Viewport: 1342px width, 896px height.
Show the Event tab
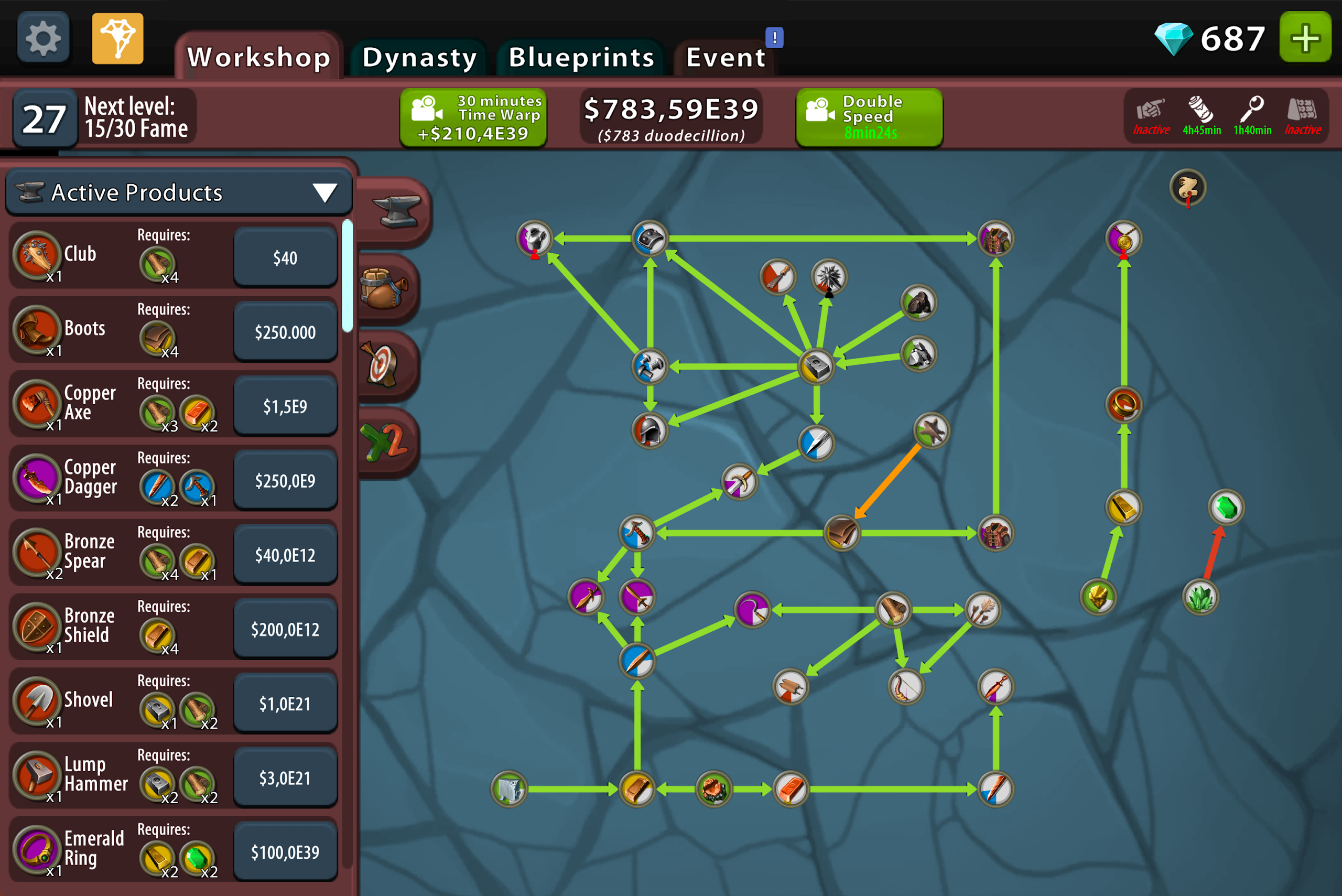click(x=725, y=58)
